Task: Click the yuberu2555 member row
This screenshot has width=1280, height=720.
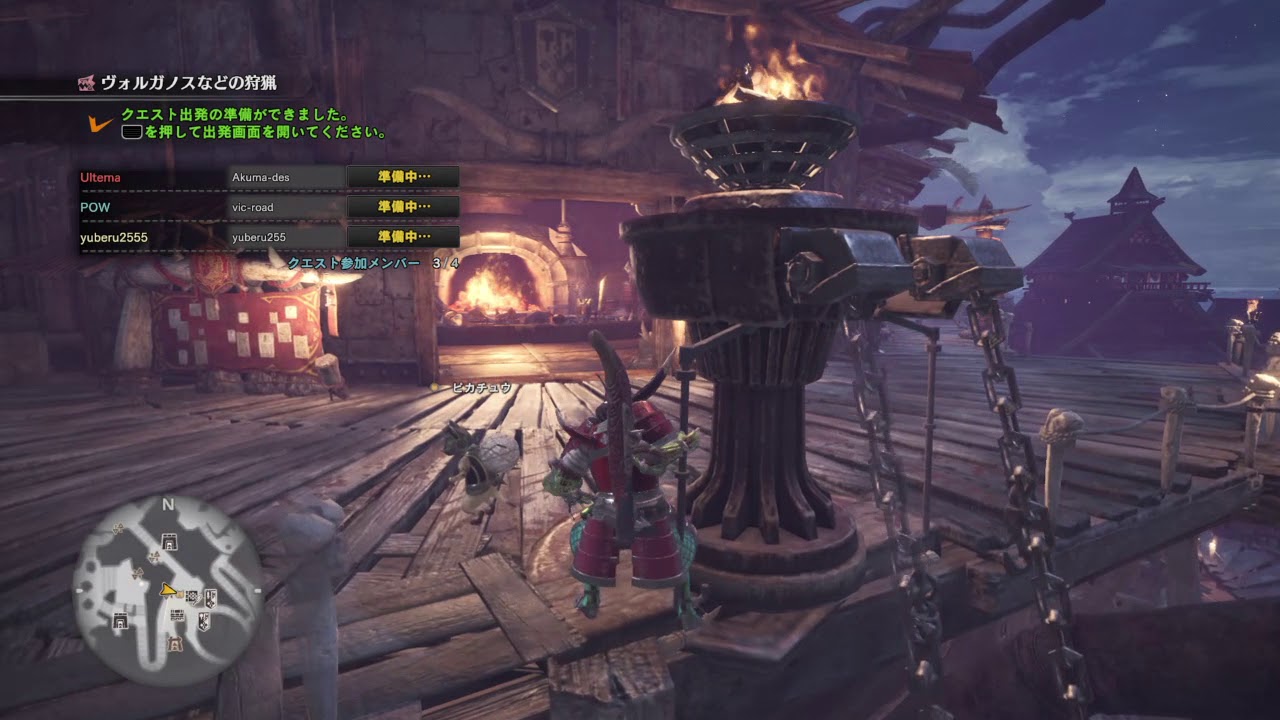Action: tap(113, 237)
